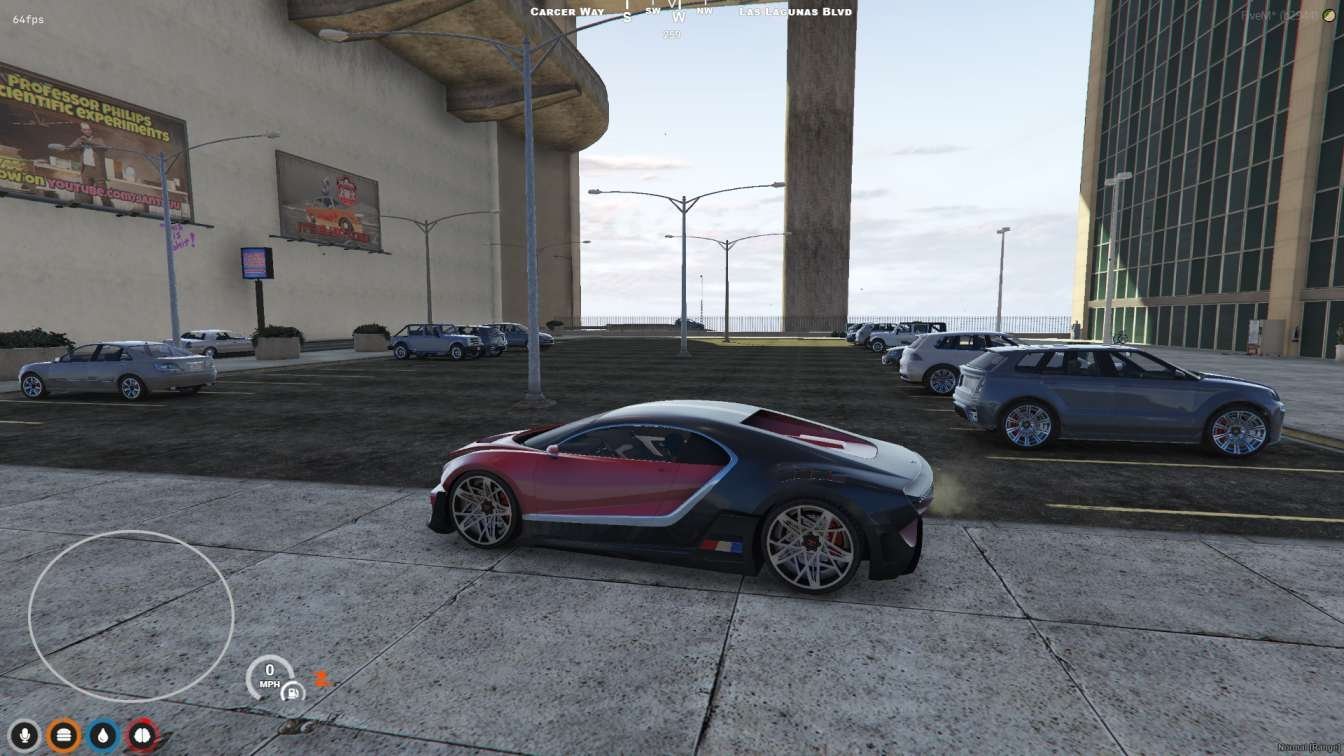1344x756 pixels.
Task: Click the orange seatbelt warning icon
Action: pyautogui.click(x=322, y=678)
